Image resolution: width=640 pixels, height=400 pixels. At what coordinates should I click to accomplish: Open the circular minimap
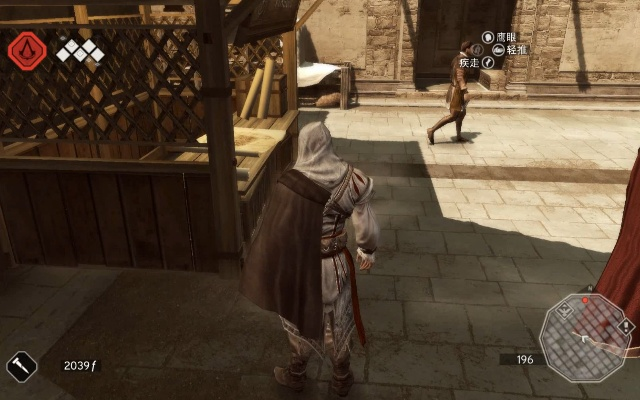pos(586,339)
